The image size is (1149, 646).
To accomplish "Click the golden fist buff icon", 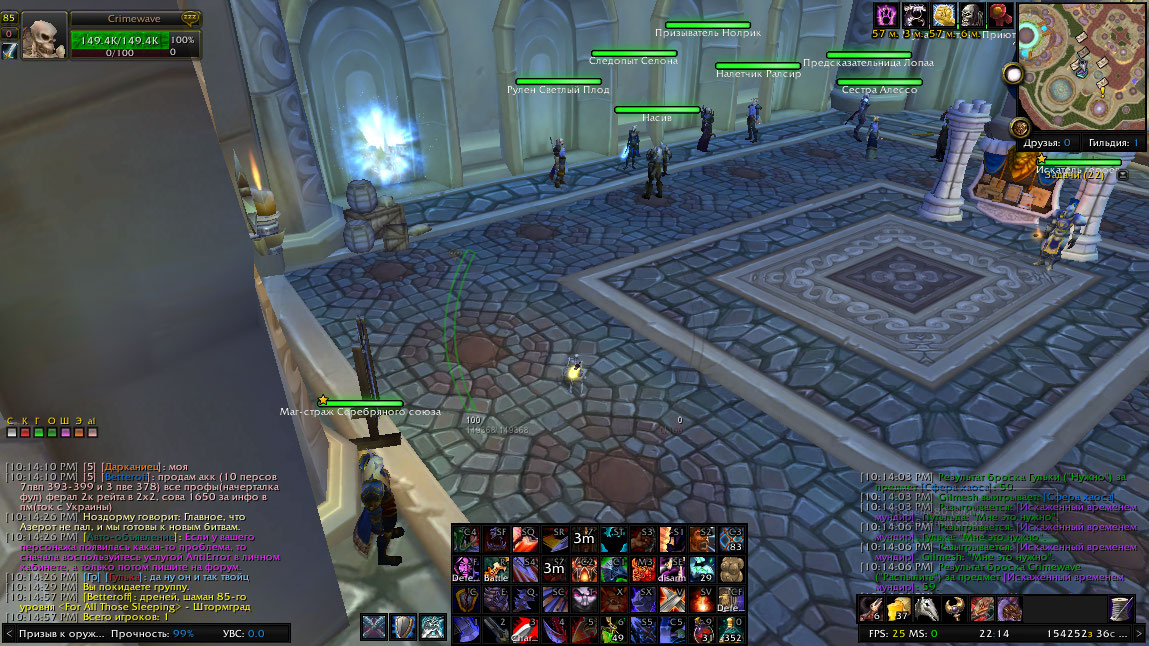I will pos(942,15).
